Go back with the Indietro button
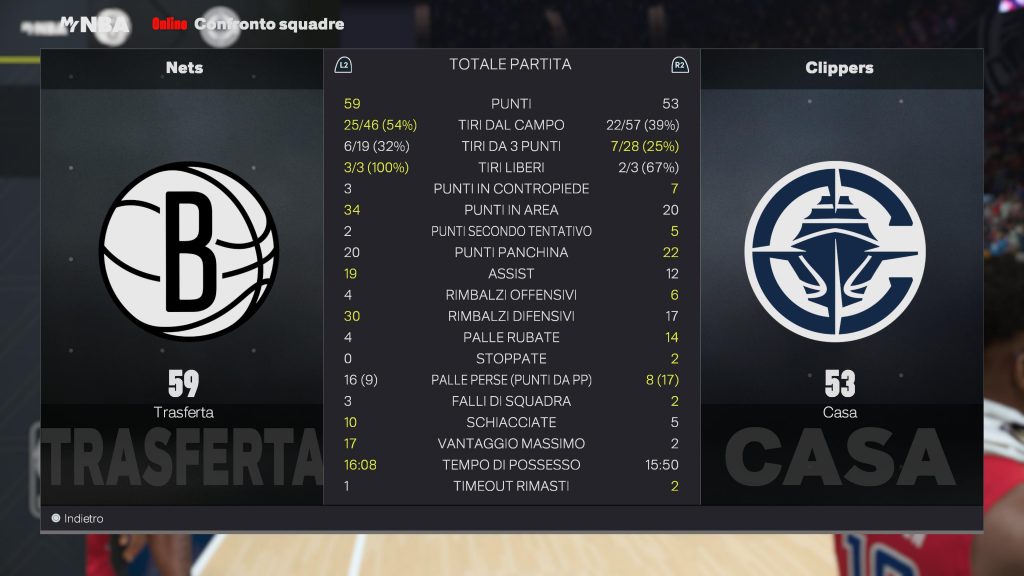Image resolution: width=1024 pixels, height=576 pixels. (78, 519)
